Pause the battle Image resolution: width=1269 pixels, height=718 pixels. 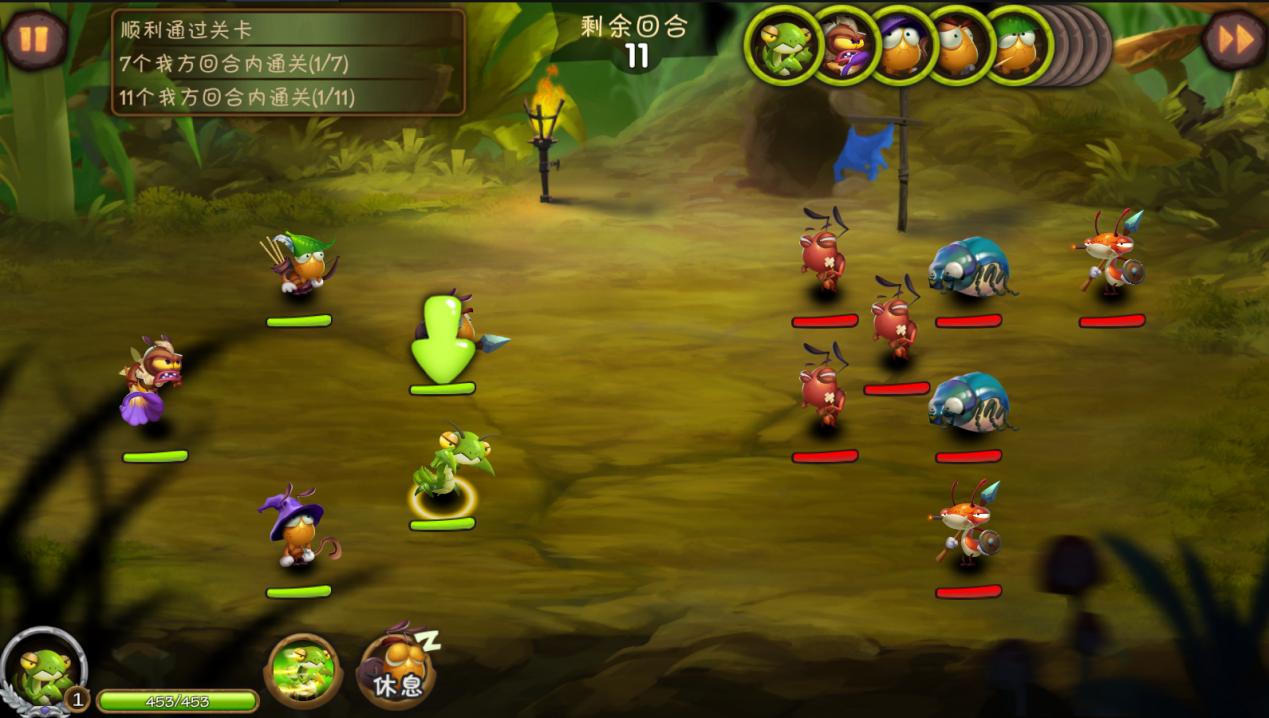[35, 39]
